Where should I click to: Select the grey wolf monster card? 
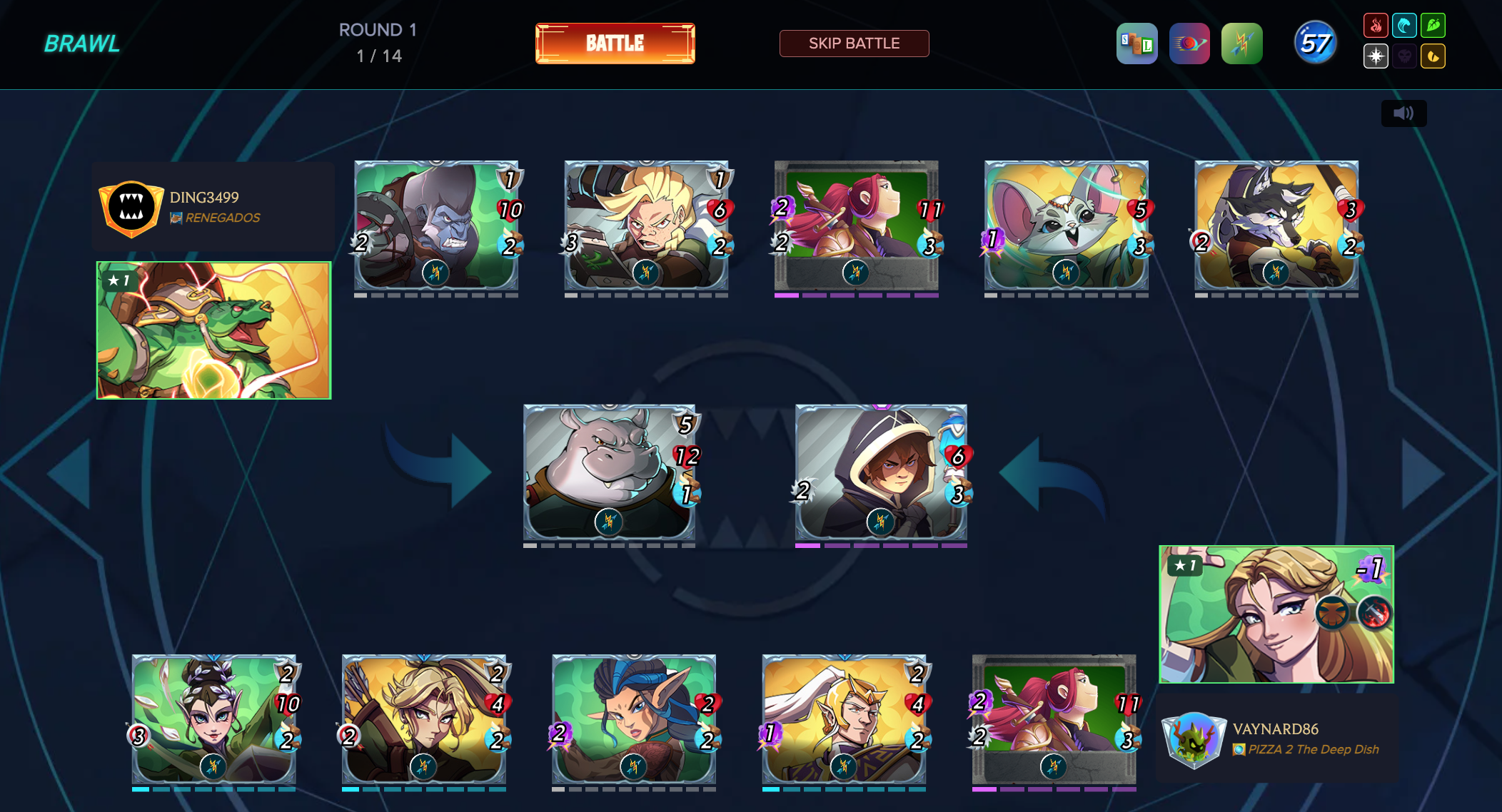(1276, 225)
